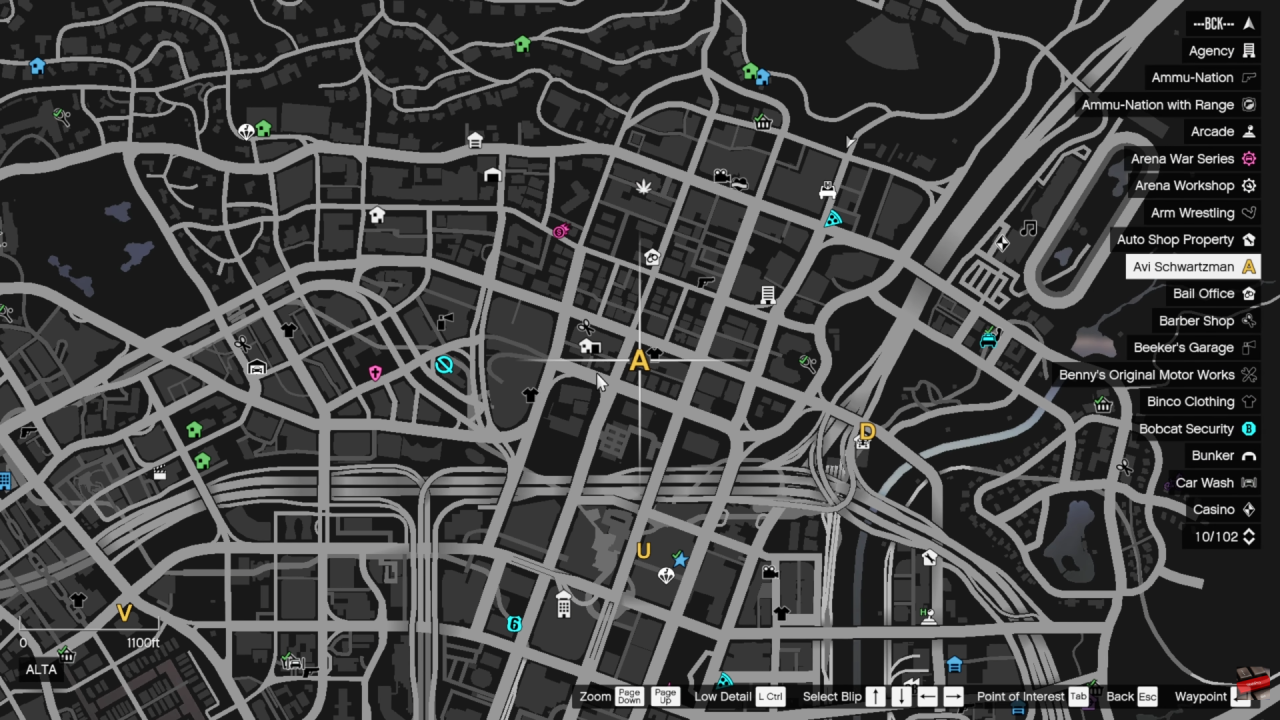
Task: Click the Select Blip up arrow
Action: click(x=875, y=696)
